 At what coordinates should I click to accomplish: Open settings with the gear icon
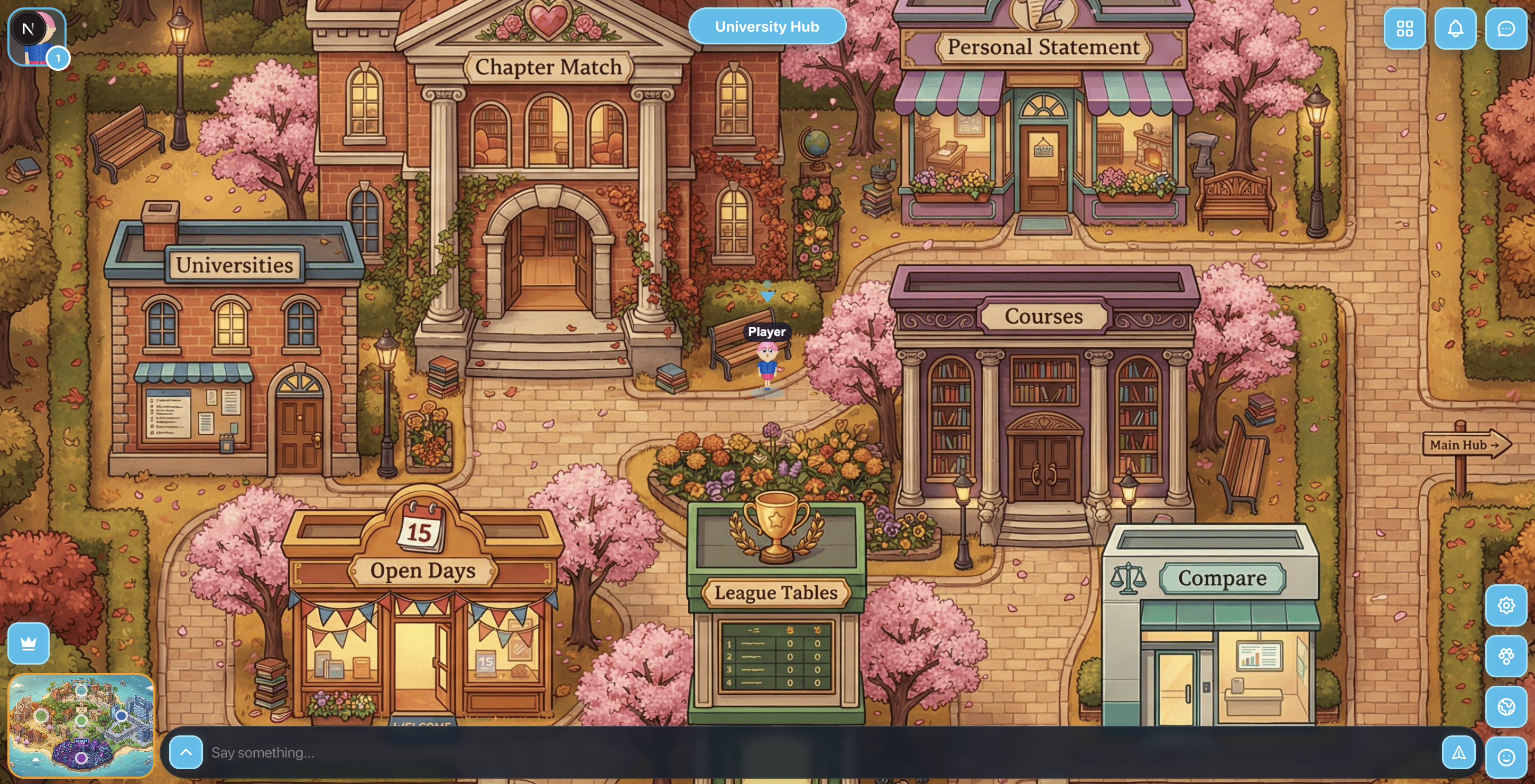(1506, 605)
